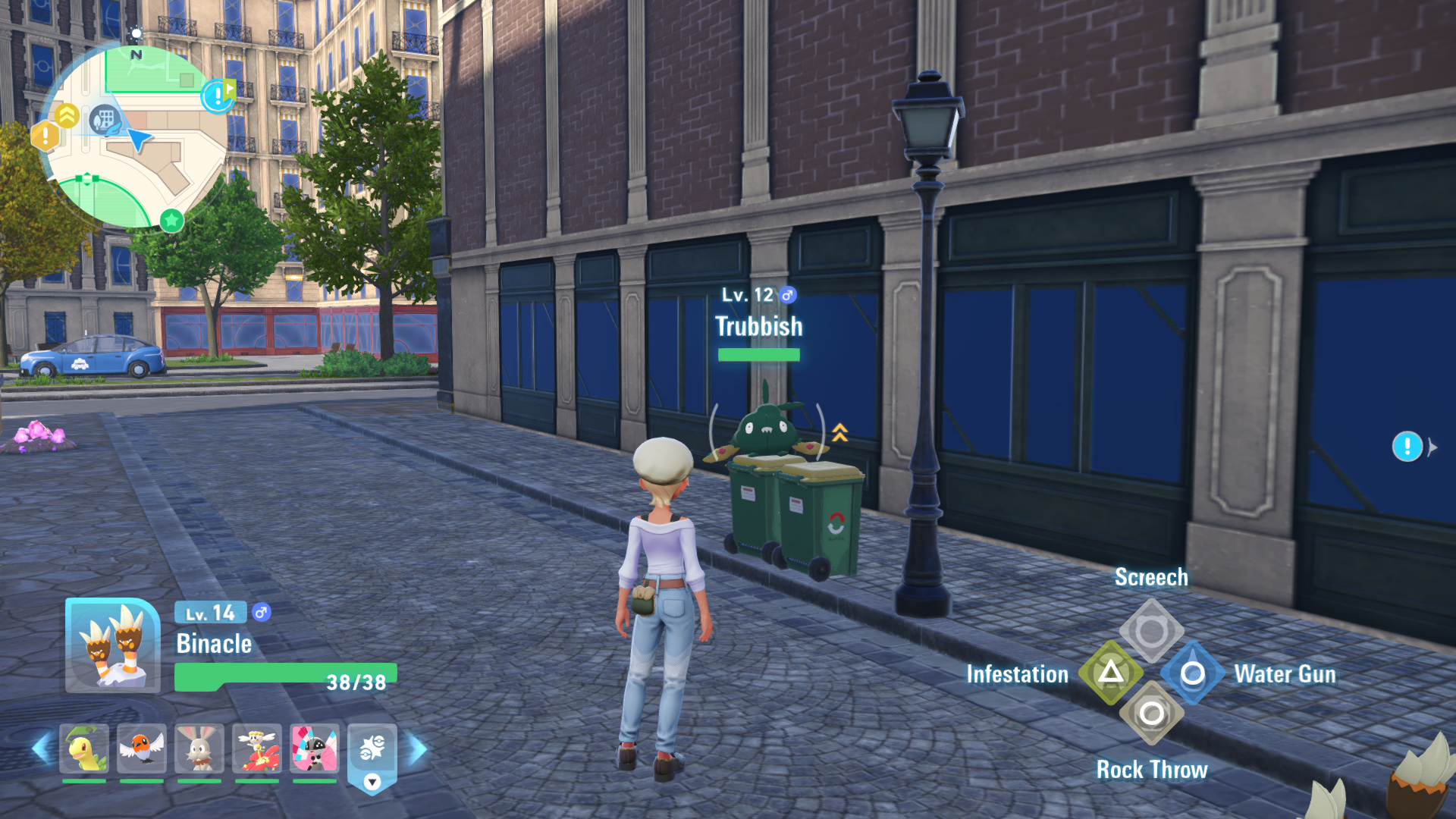Open the Poké Ball burst slot
This screenshot has width=1456, height=819.
[x=372, y=751]
